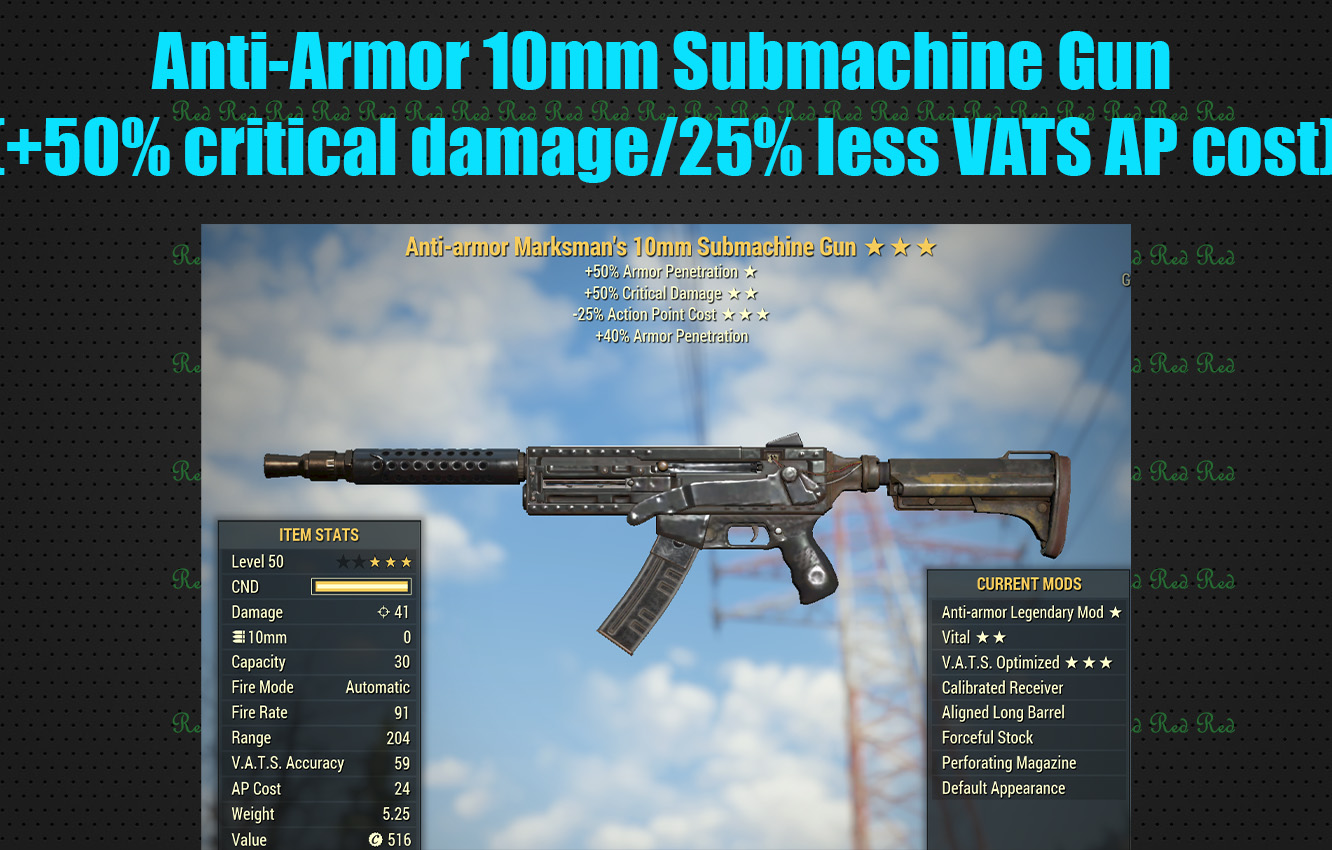Viewport: 1332px width, 850px height.
Task: Click the CND condition bar
Action: (360, 586)
